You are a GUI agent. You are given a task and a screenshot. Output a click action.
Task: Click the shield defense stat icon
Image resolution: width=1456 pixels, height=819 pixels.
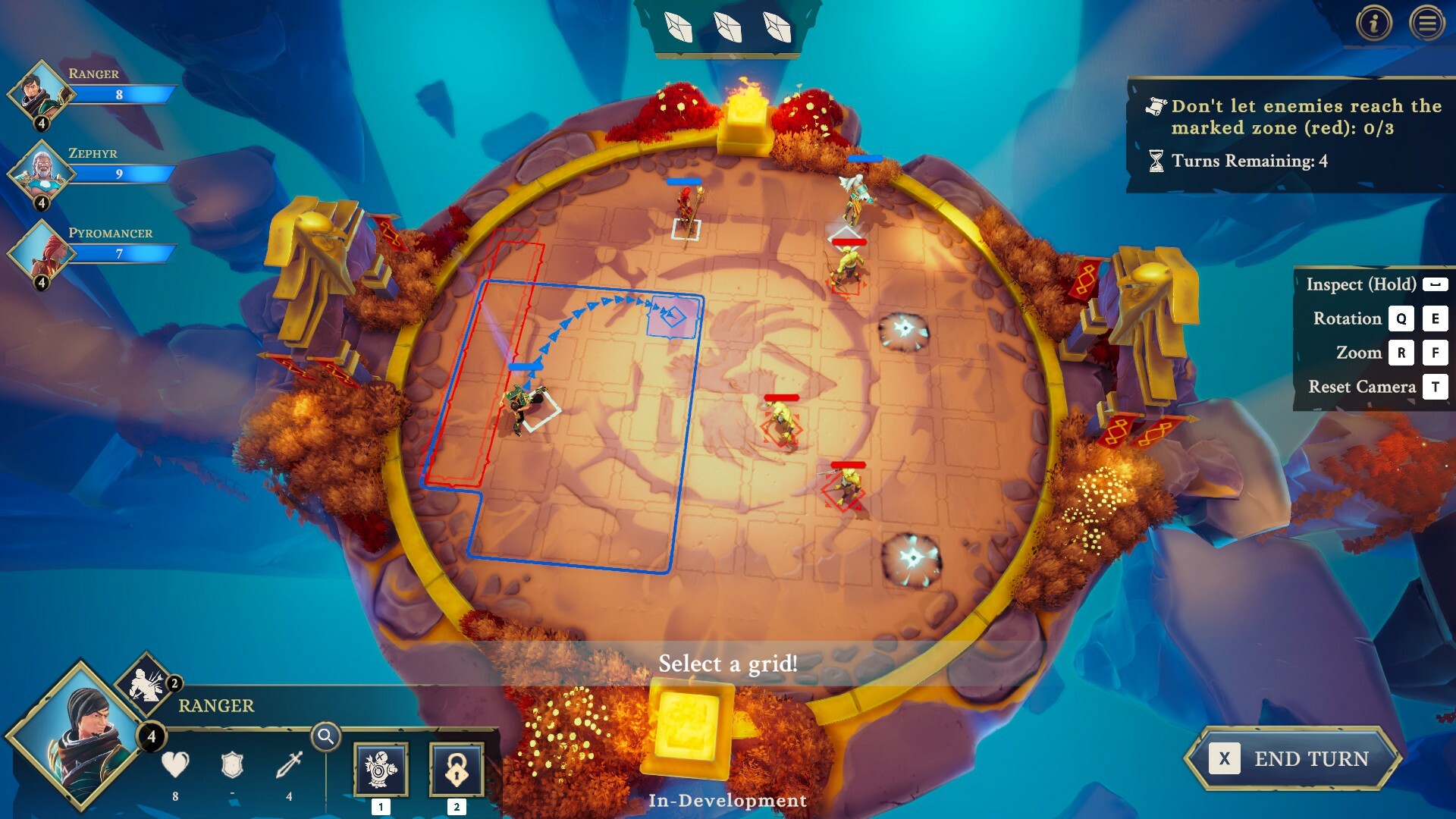click(233, 767)
